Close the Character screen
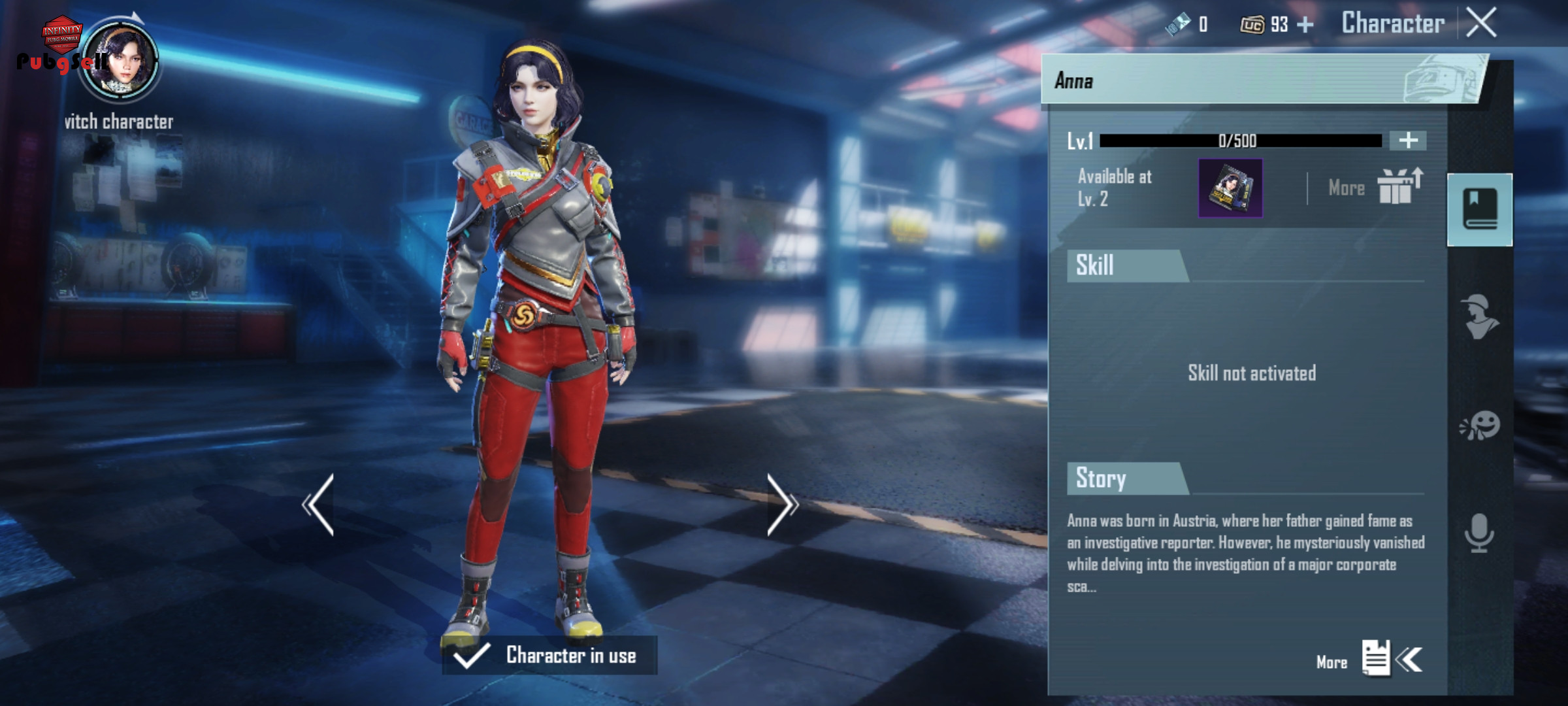 1481,23
